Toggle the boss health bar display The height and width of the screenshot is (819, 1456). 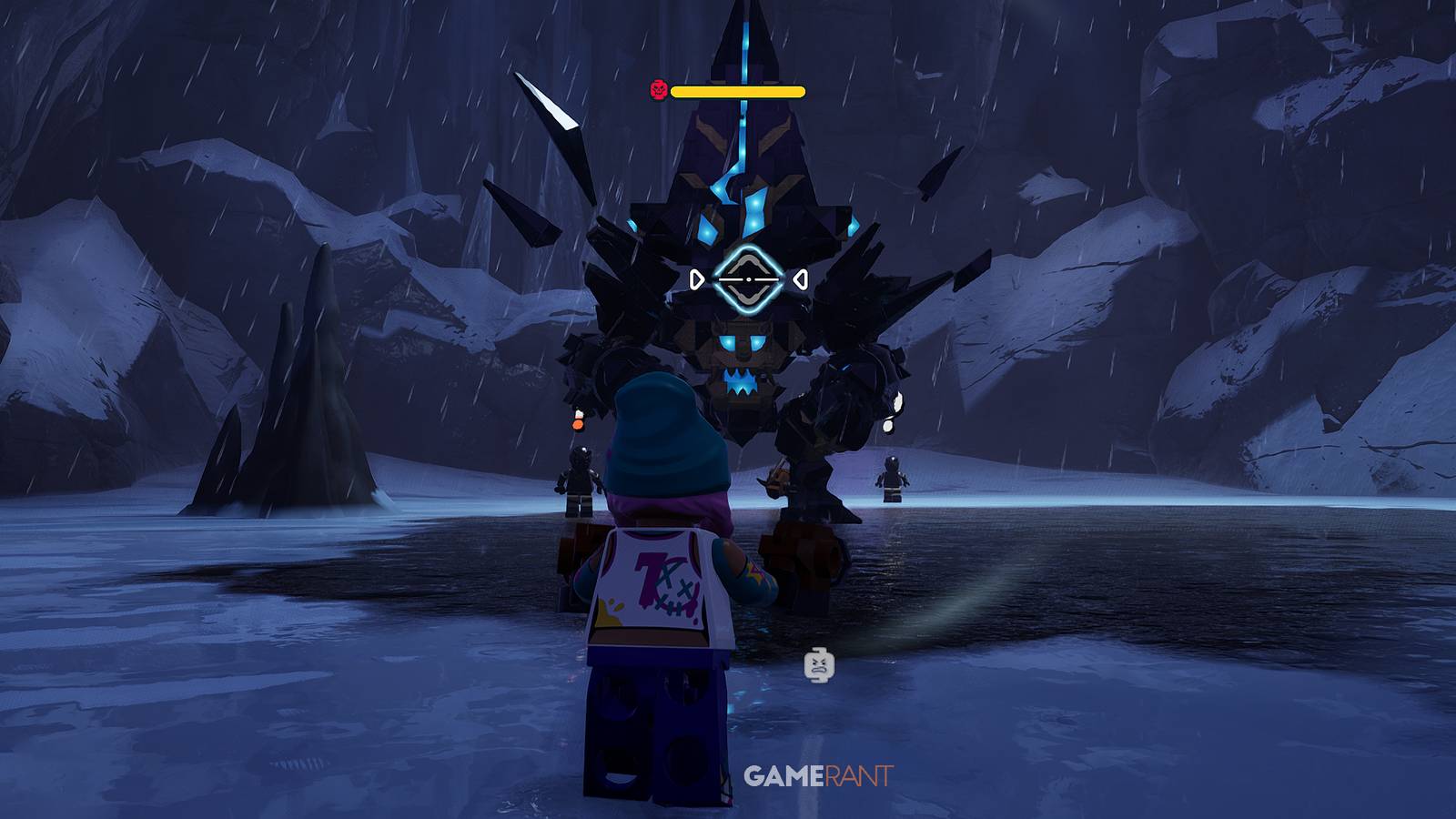click(737, 92)
